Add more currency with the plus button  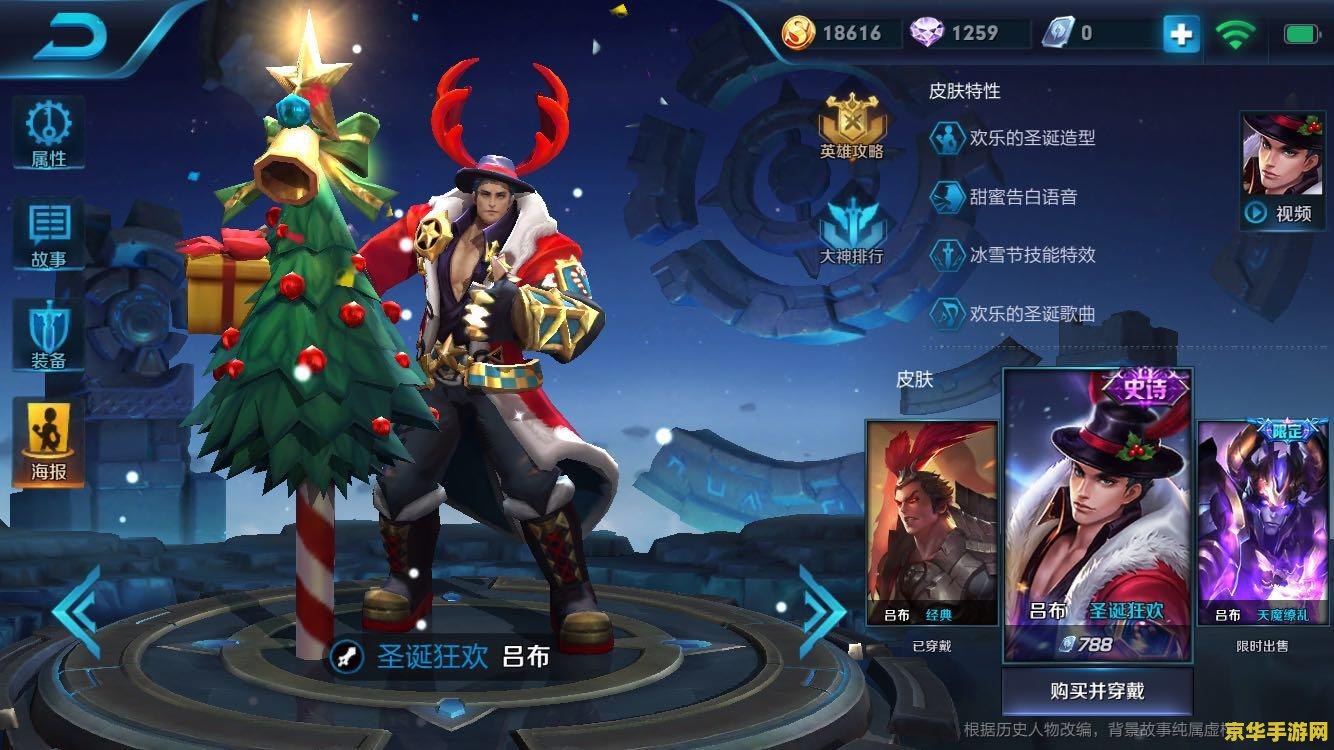tap(1181, 35)
